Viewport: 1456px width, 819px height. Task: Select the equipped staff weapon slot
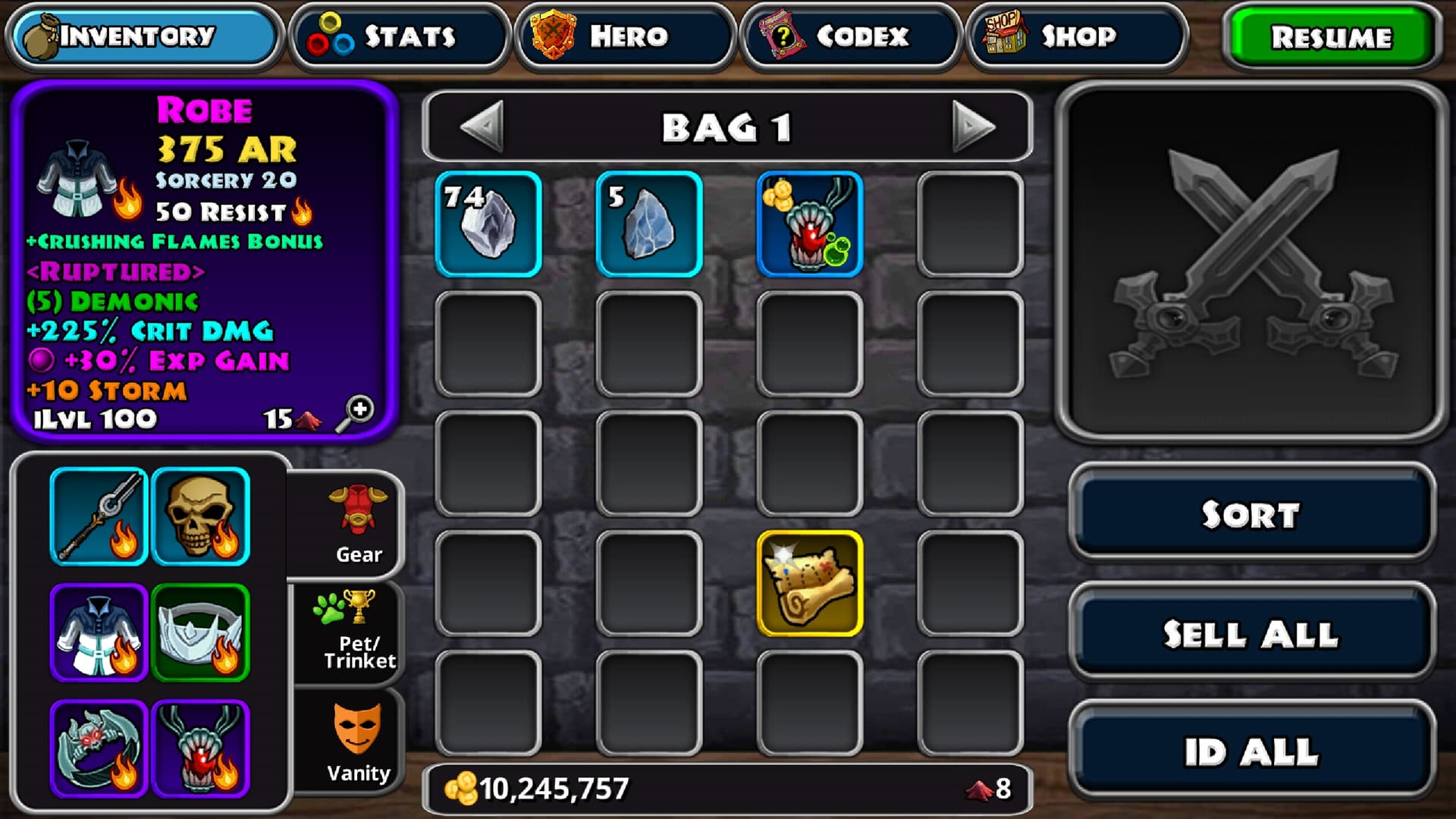coord(99,516)
